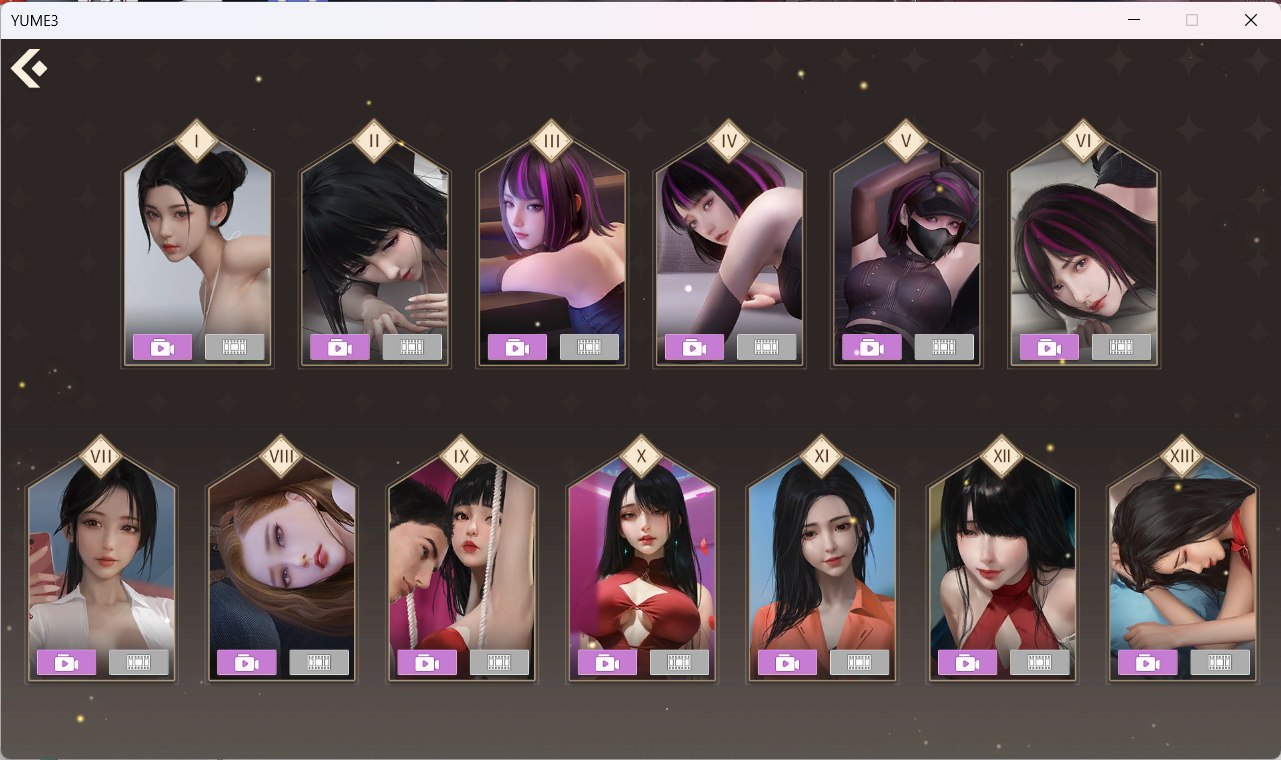Open the filmstrip gallery on card II

coord(413,347)
